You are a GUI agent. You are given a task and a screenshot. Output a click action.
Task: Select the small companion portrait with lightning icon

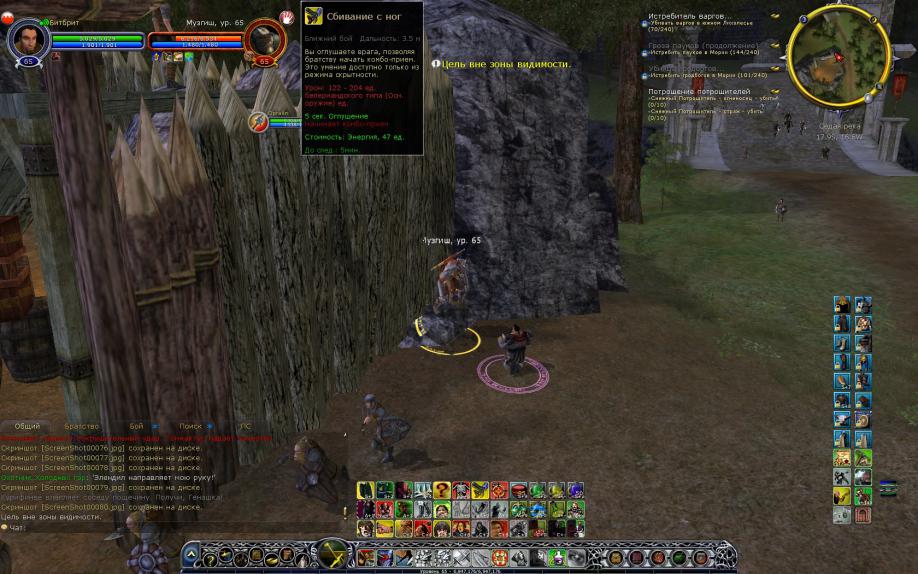pyautogui.click(x=257, y=122)
